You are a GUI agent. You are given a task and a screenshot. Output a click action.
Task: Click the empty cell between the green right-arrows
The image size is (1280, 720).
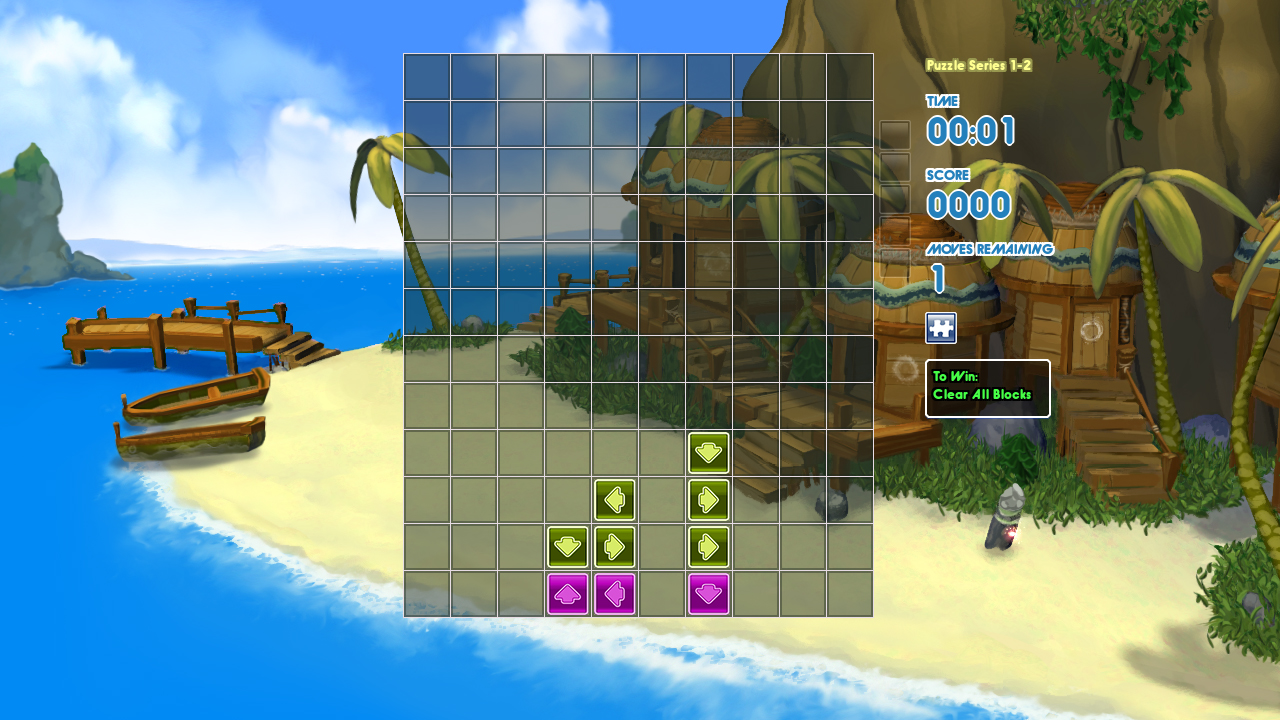point(662,546)
